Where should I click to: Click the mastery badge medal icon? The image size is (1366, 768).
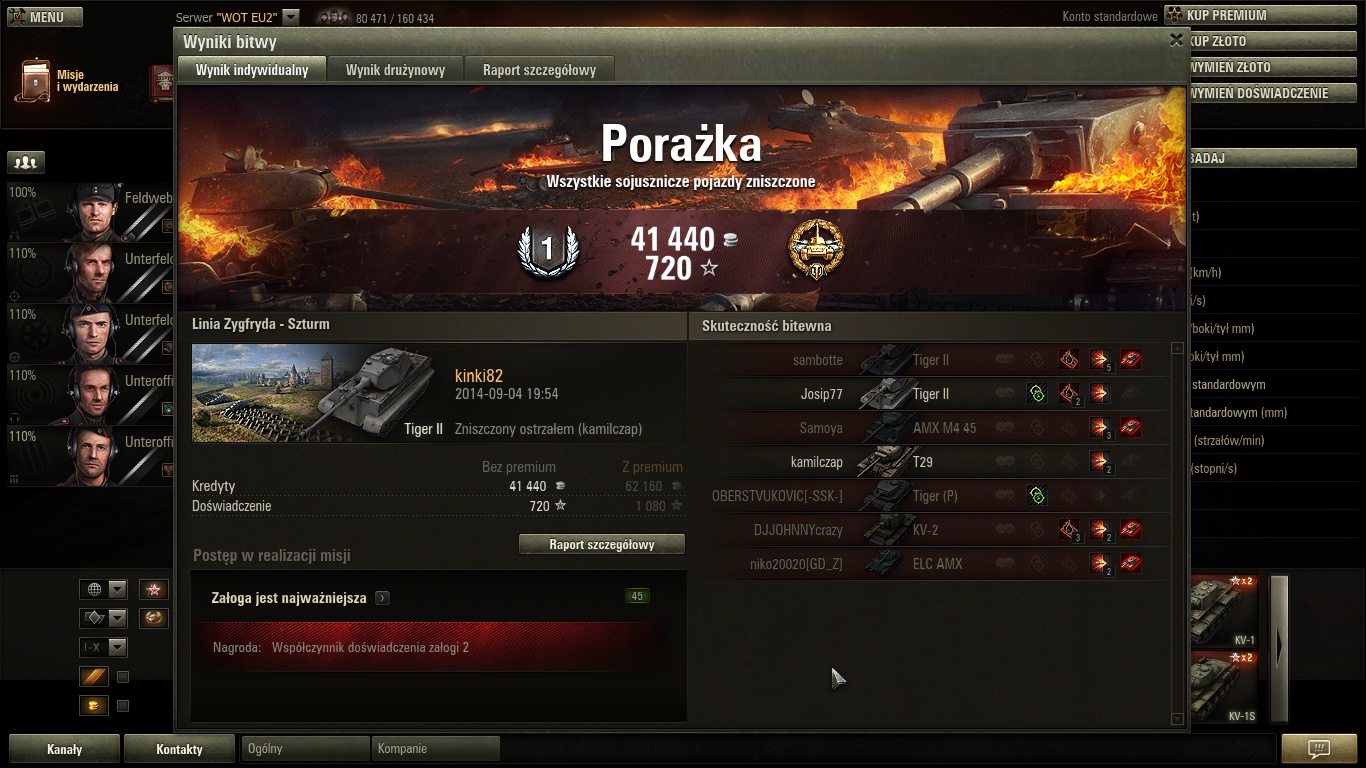[x=816, y=250]
